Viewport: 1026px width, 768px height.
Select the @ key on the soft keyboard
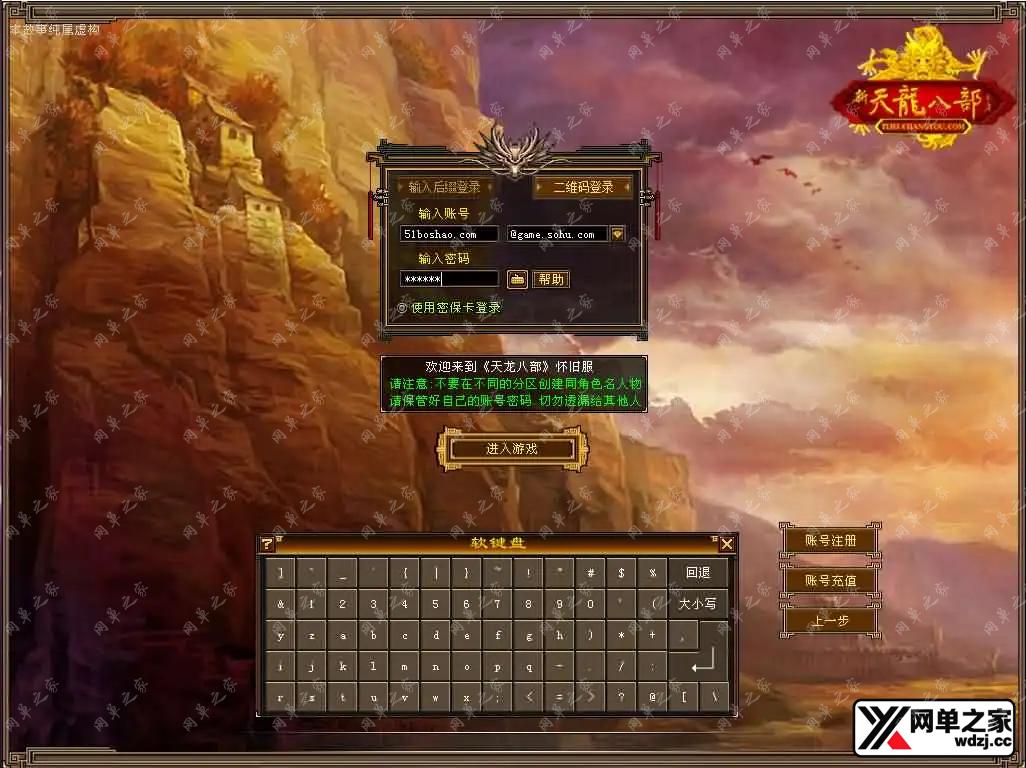pos(652,697)
